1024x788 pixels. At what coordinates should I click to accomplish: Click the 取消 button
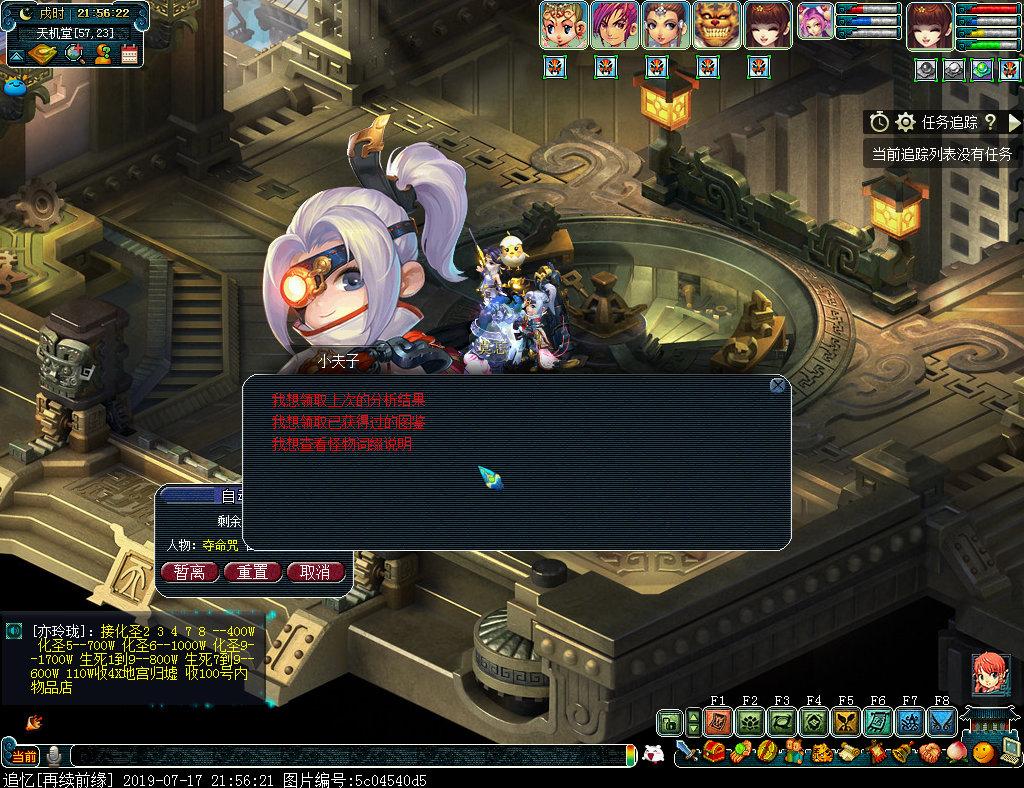coord(315,572)
